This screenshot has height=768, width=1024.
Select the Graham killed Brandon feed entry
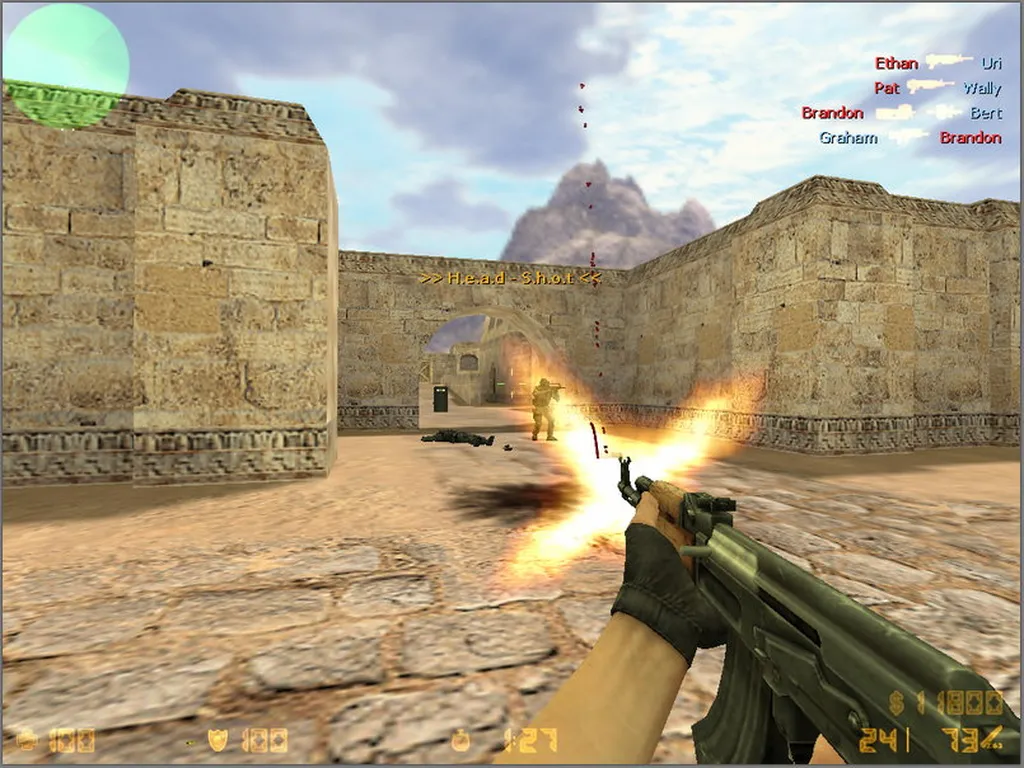[909, 137]
